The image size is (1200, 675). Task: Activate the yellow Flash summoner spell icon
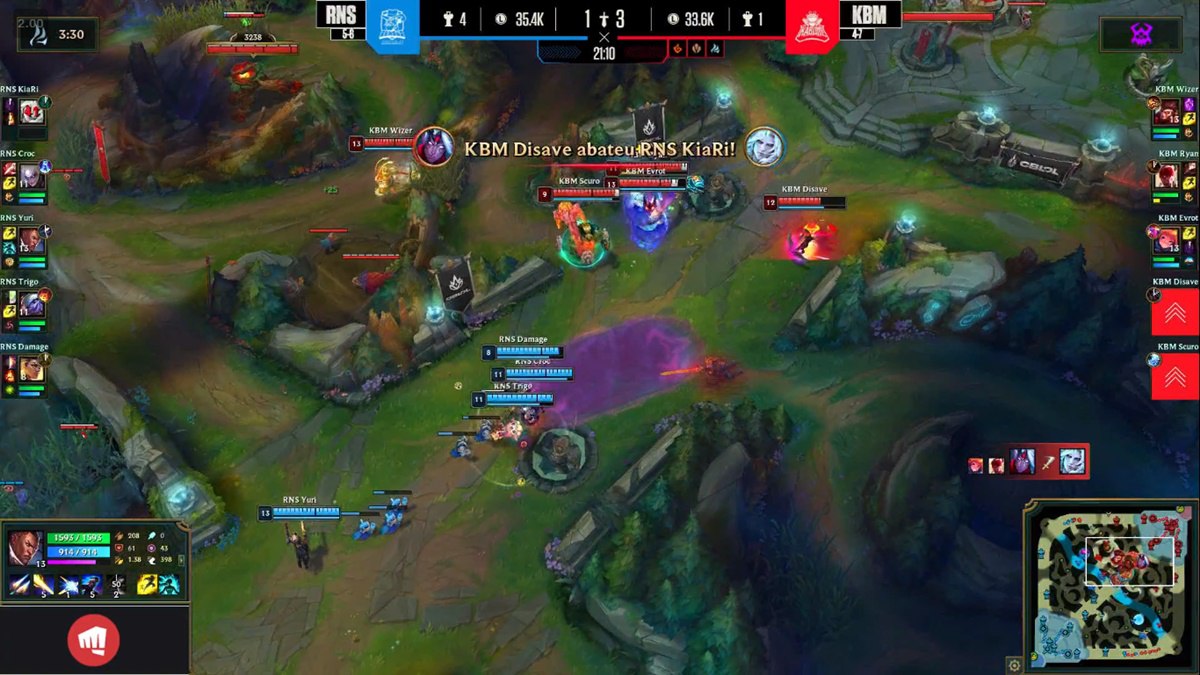[145, 585]
